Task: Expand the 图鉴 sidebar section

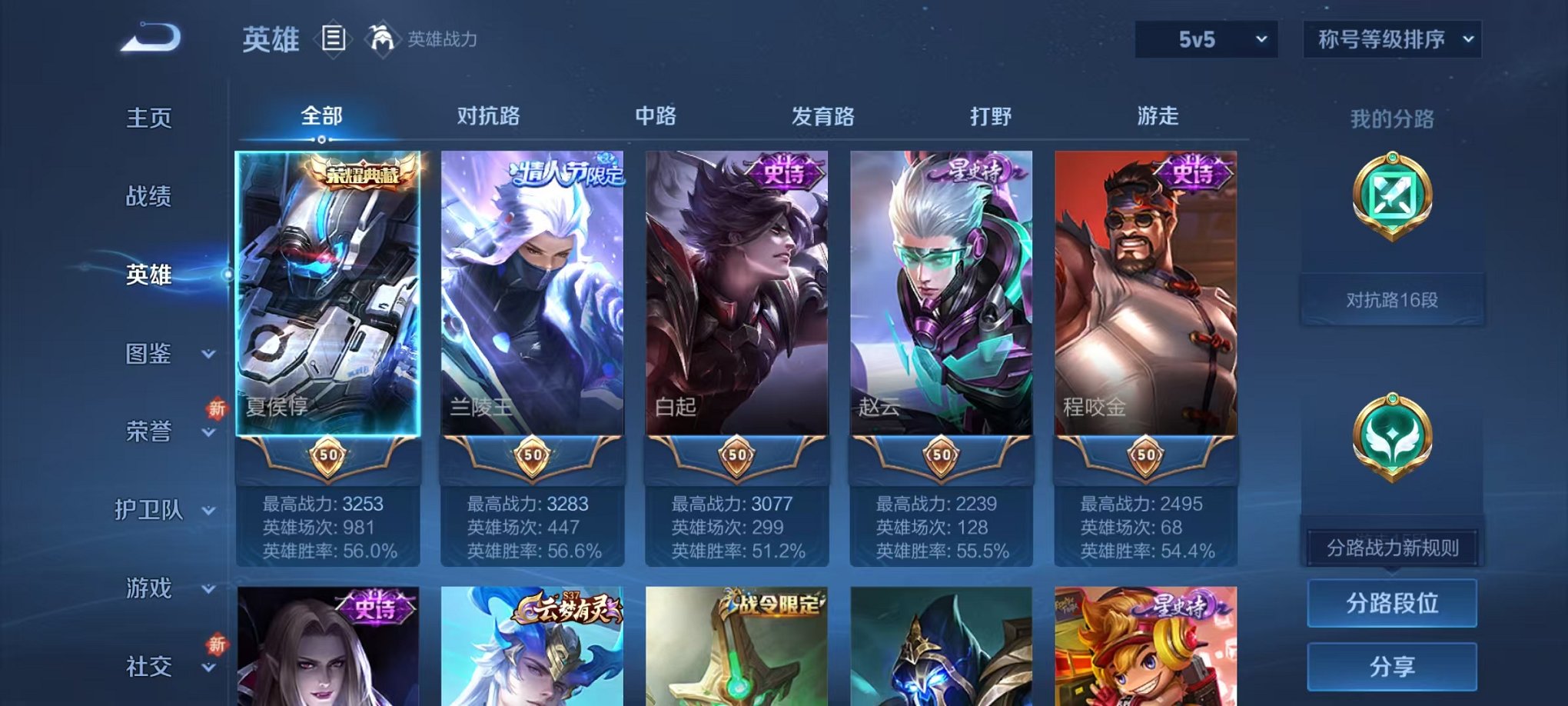Action: tap(159, 355)
